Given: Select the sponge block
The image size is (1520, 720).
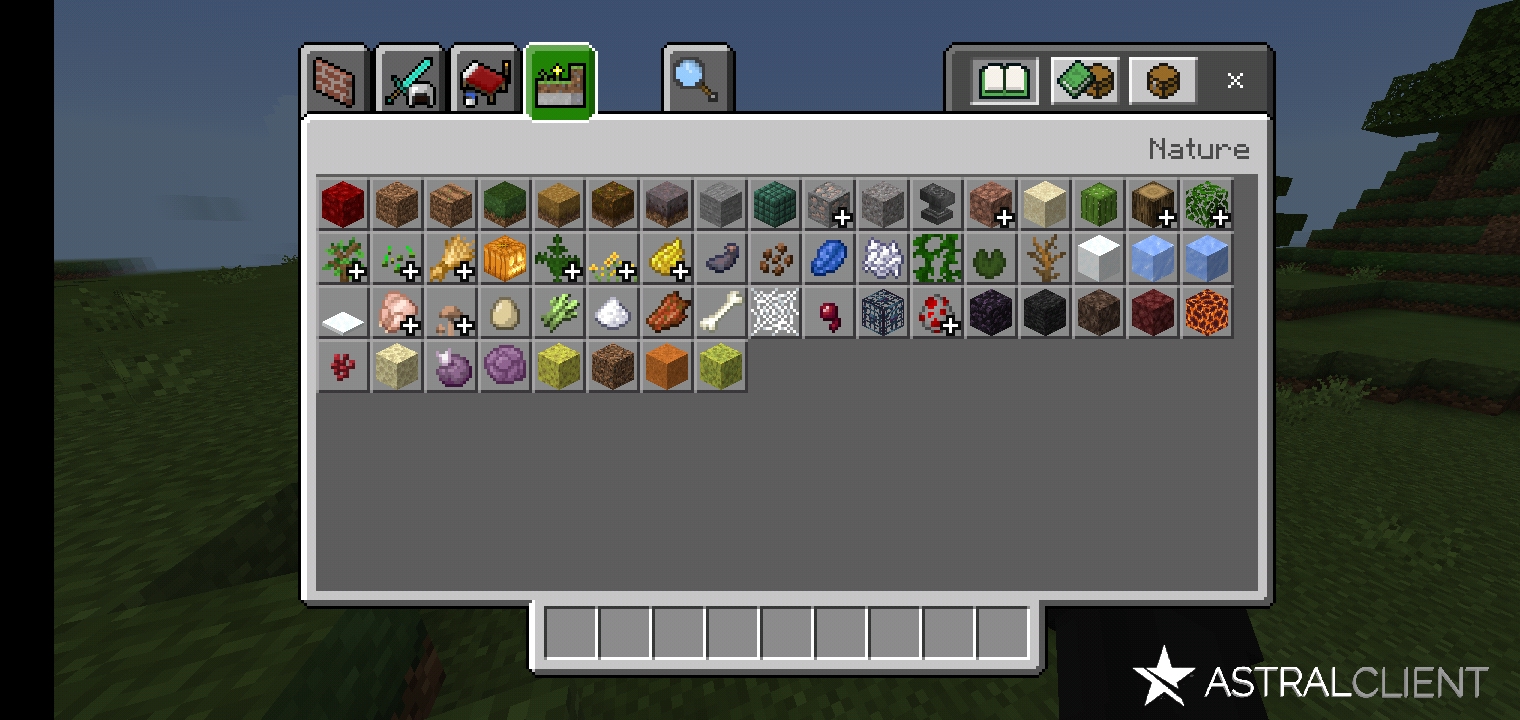Looking at the screenshot, I should tap(559, 366).
